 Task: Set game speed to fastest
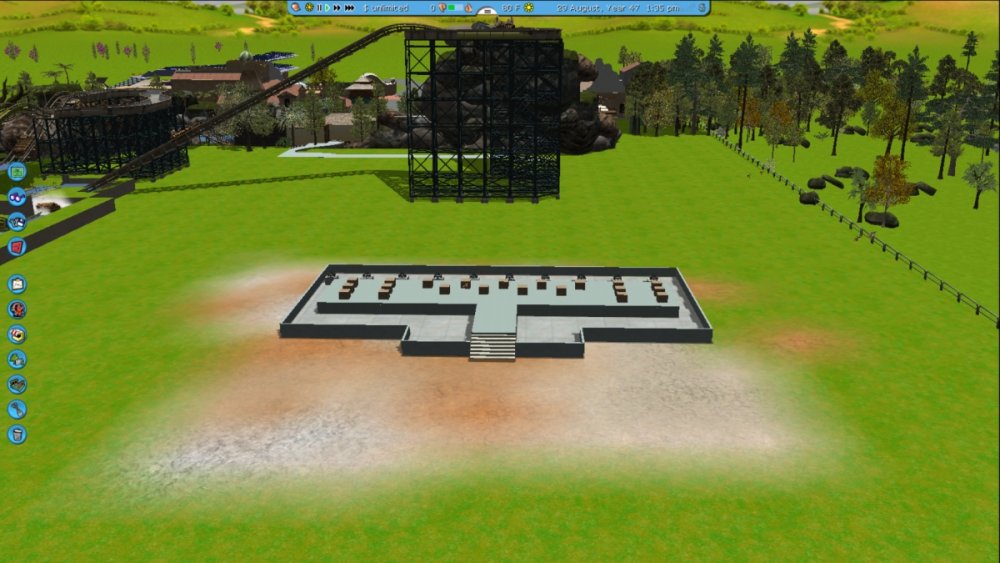point(349,8)
